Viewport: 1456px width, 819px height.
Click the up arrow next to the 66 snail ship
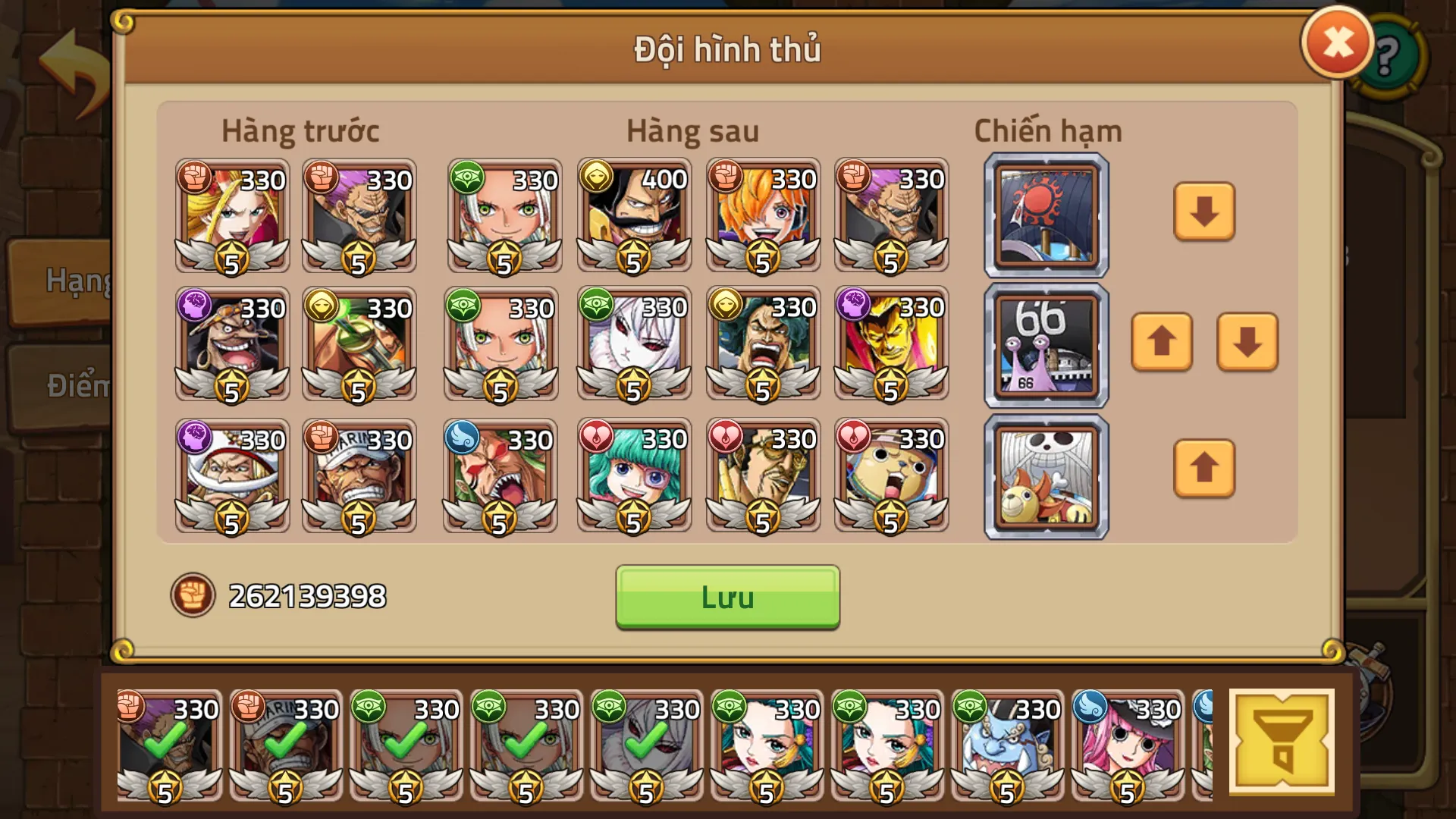click(1162, 344)
